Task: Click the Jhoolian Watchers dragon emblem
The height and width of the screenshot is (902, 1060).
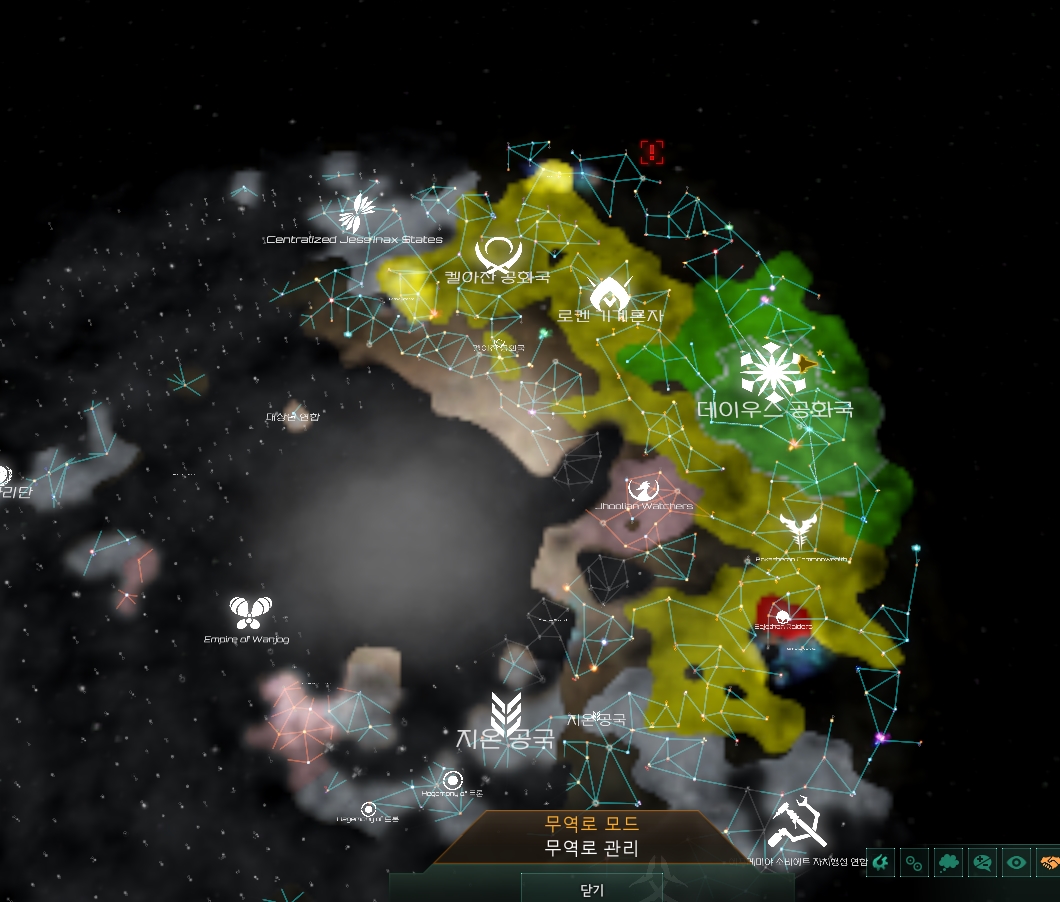Action: 643,489
